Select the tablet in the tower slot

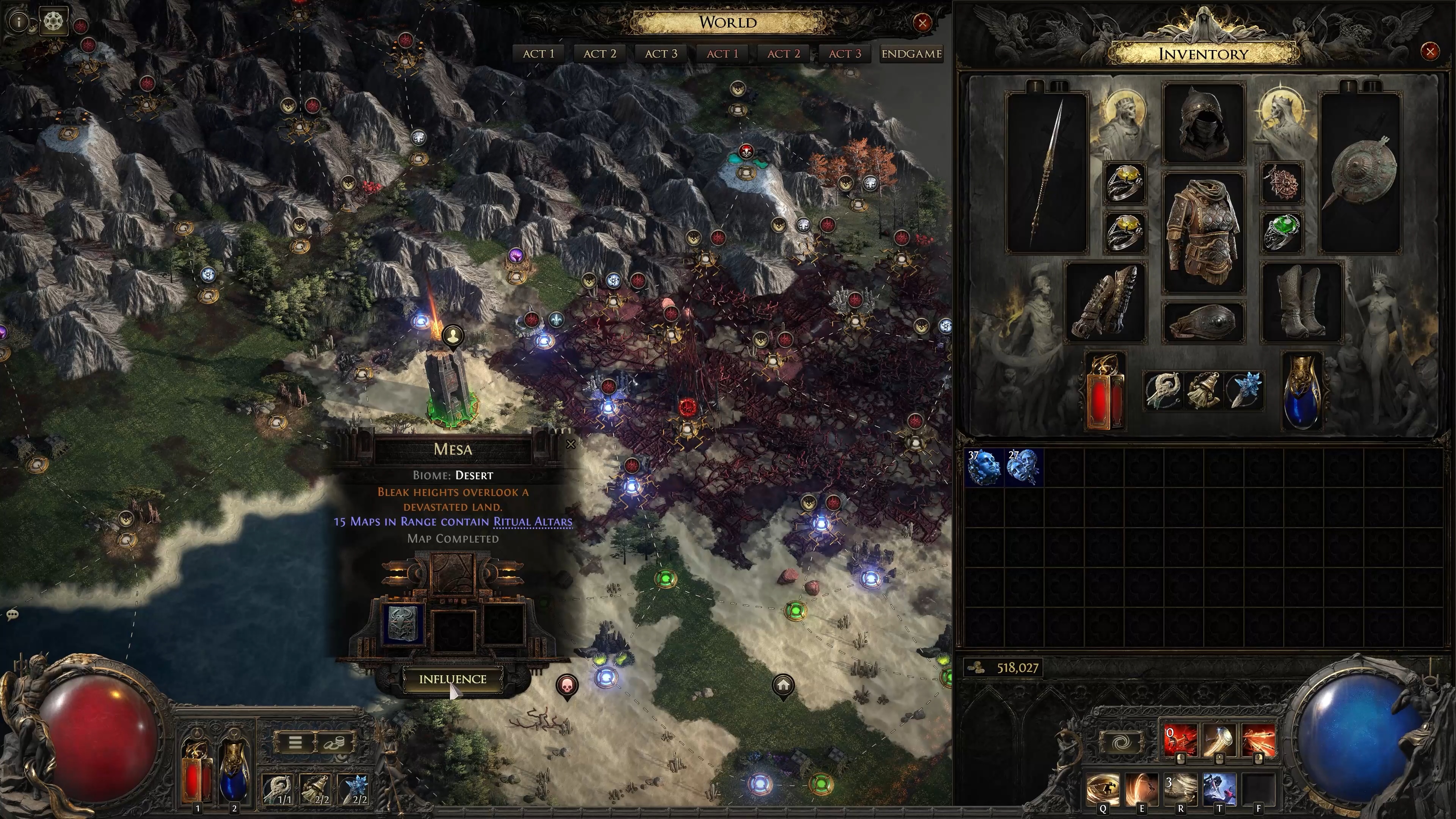tap(403, 623)
